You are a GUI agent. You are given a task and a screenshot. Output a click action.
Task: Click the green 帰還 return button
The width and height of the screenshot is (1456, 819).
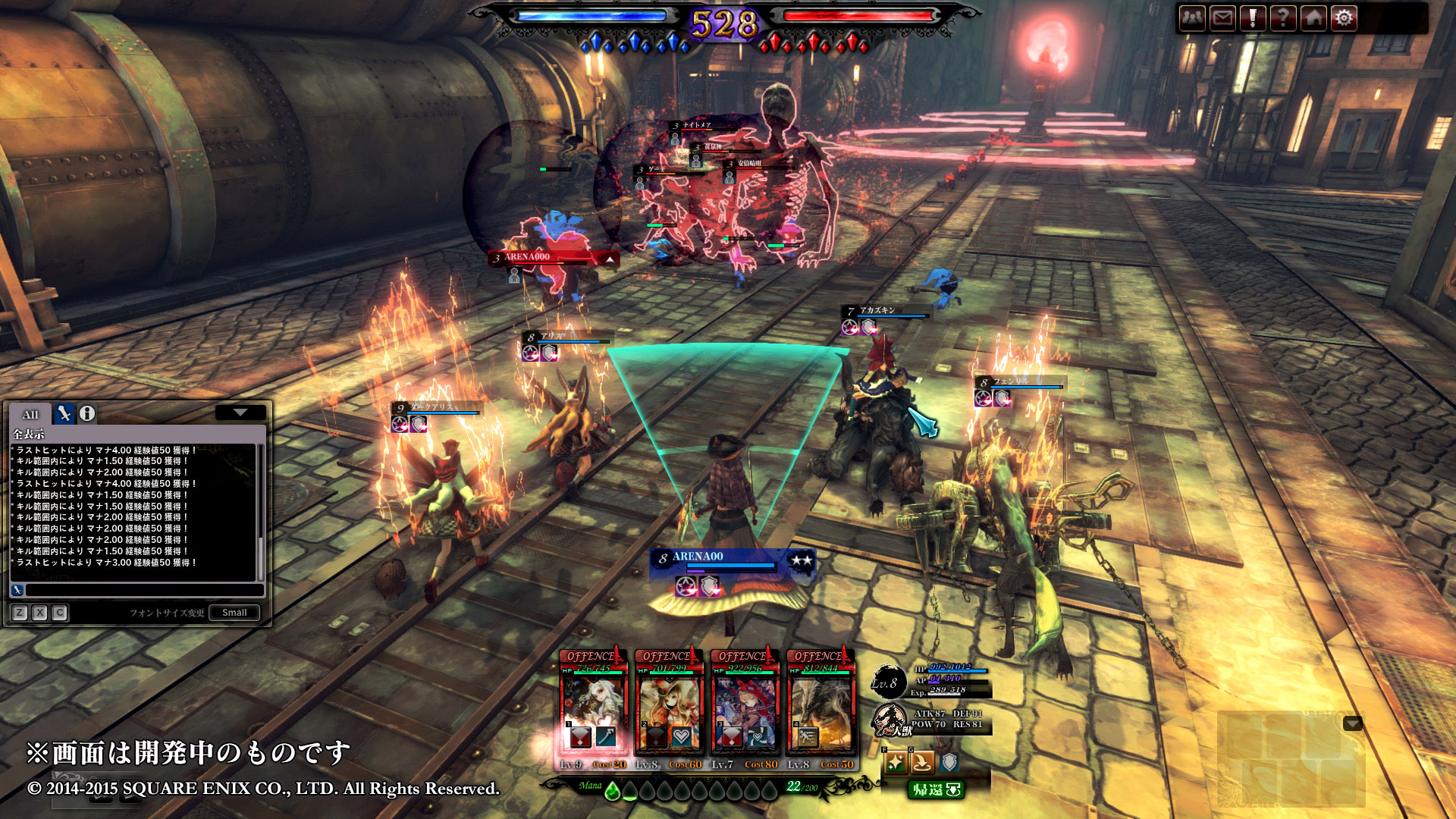click(936, 790)
